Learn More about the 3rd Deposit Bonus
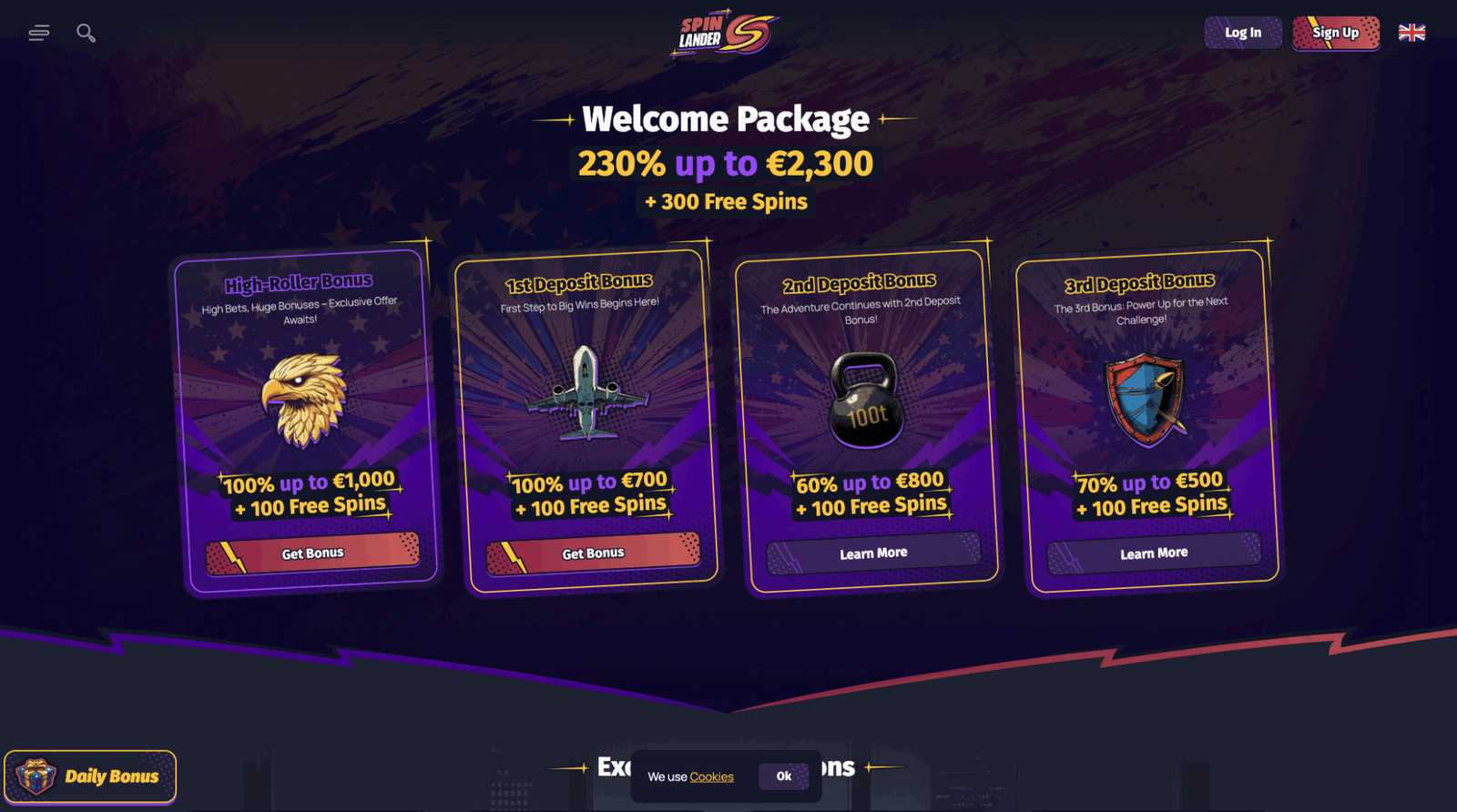This screenshot has width=1457, height=812. (x=1154, y=553)
